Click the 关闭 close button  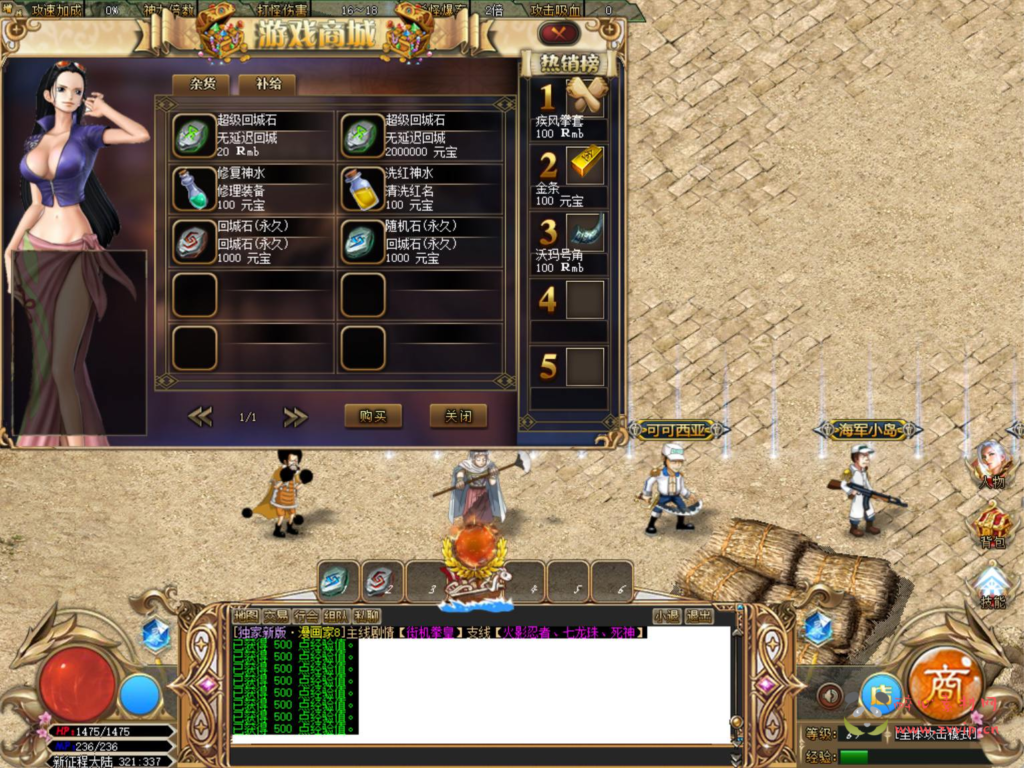(x=458, y=416)
